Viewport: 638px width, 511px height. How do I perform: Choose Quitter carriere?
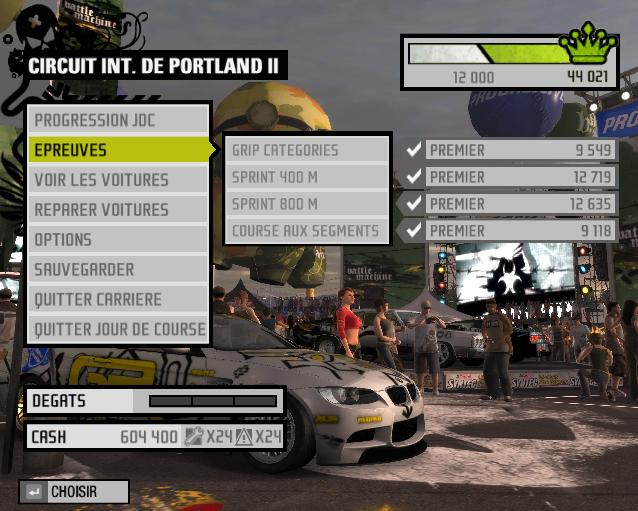(x=118, y=299)
